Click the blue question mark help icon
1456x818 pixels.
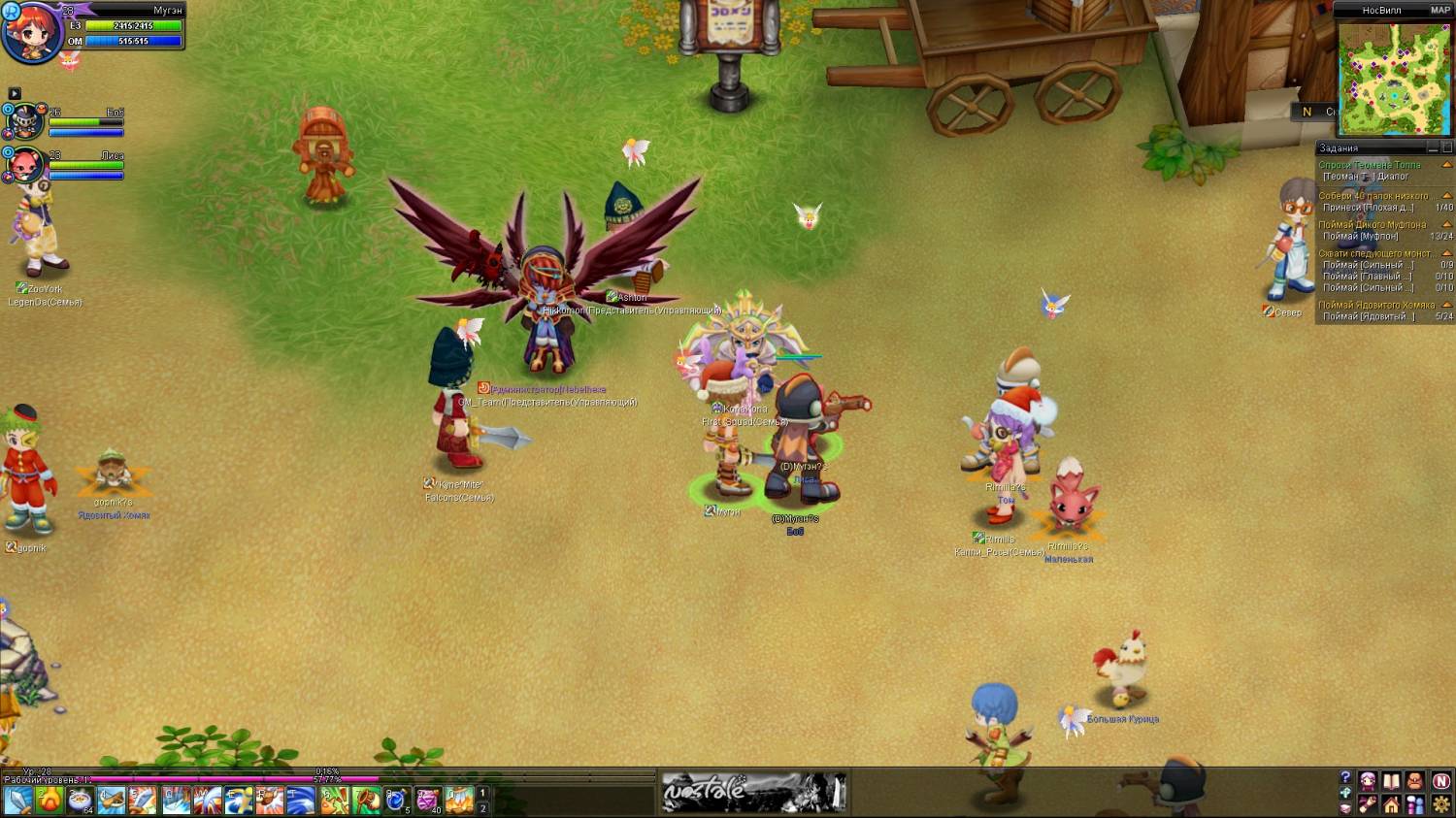pyautogui.click(x=1345, y=778)
